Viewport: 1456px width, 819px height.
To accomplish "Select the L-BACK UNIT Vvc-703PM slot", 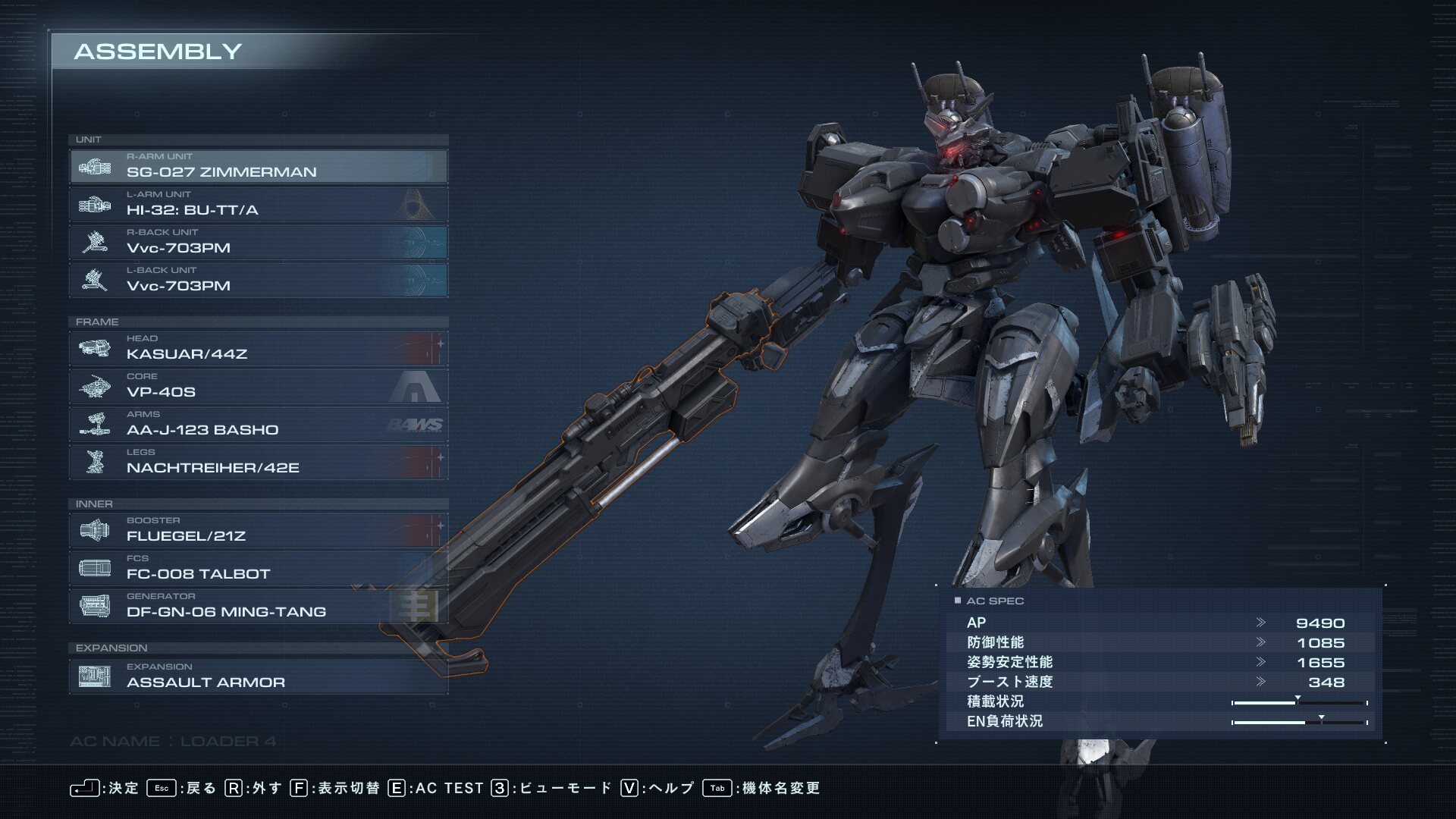I will click(x=258, y=280).
